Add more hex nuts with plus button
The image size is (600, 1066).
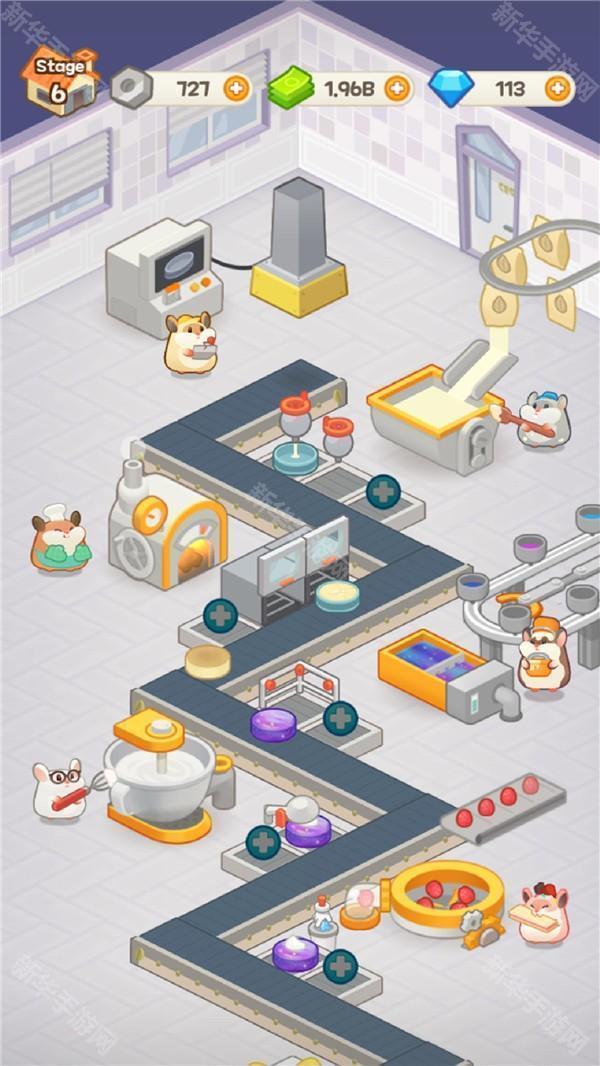point(236,88)
